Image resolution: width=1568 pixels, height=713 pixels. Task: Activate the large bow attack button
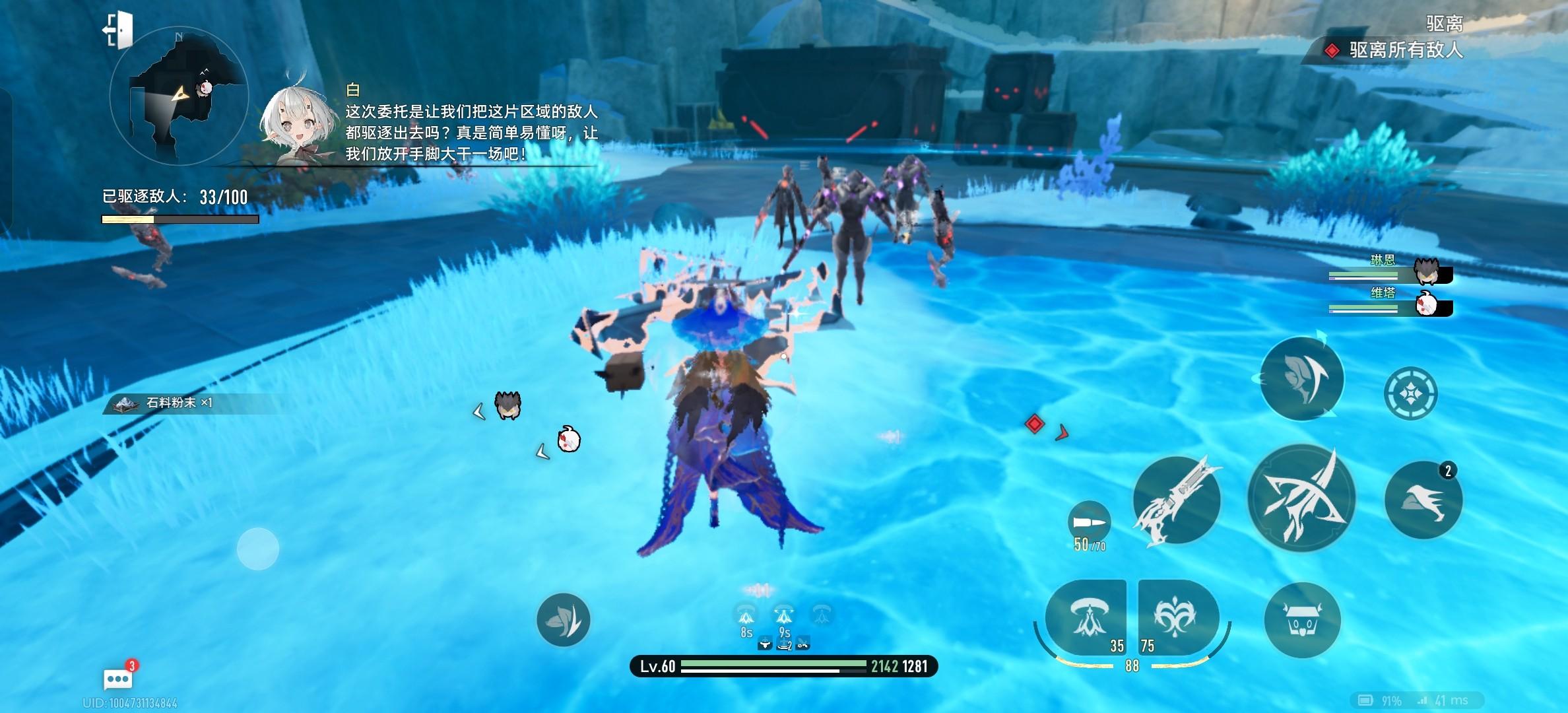point(1301,498)
